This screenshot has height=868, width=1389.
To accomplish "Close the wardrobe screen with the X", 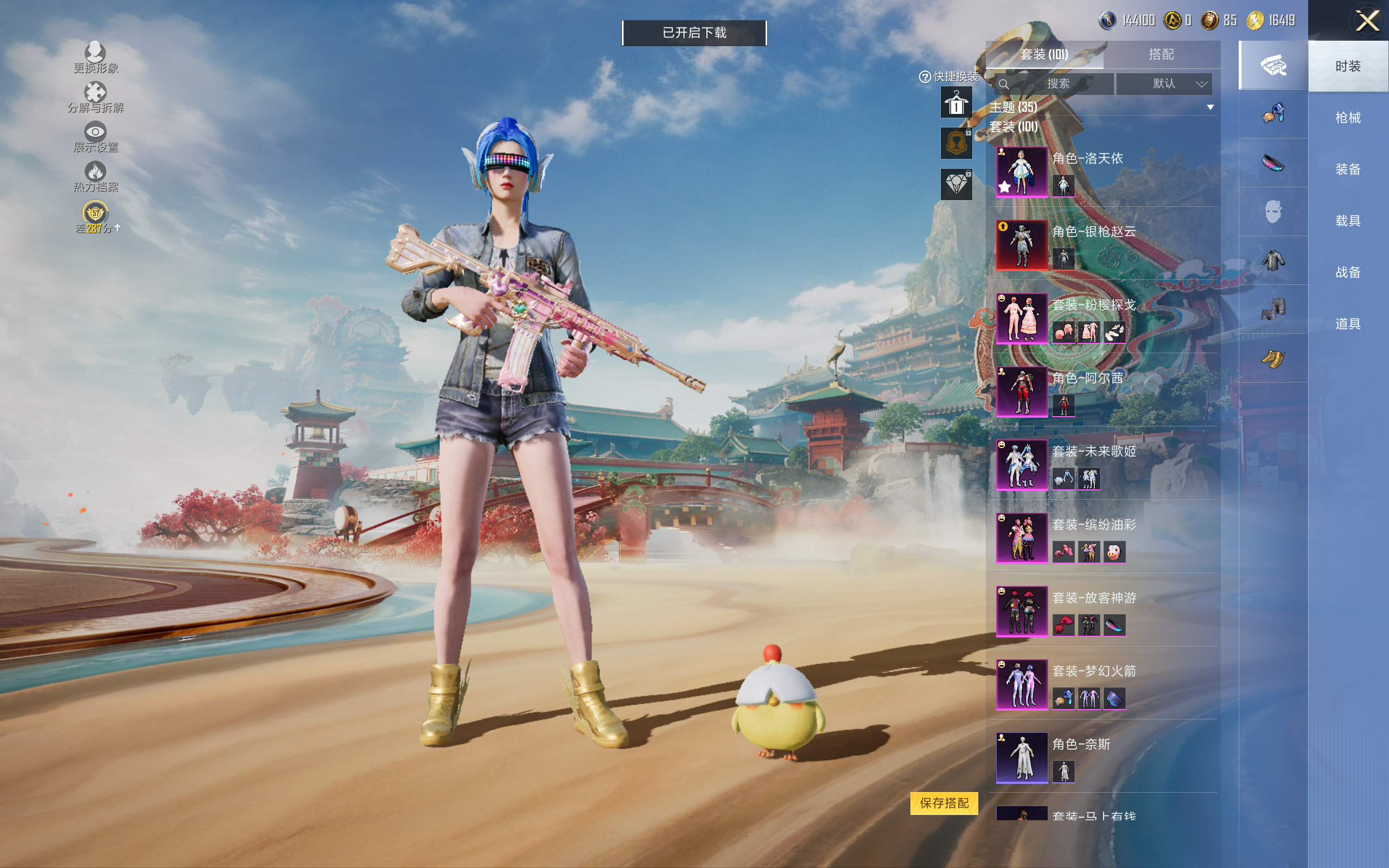I will [1367, 21].
